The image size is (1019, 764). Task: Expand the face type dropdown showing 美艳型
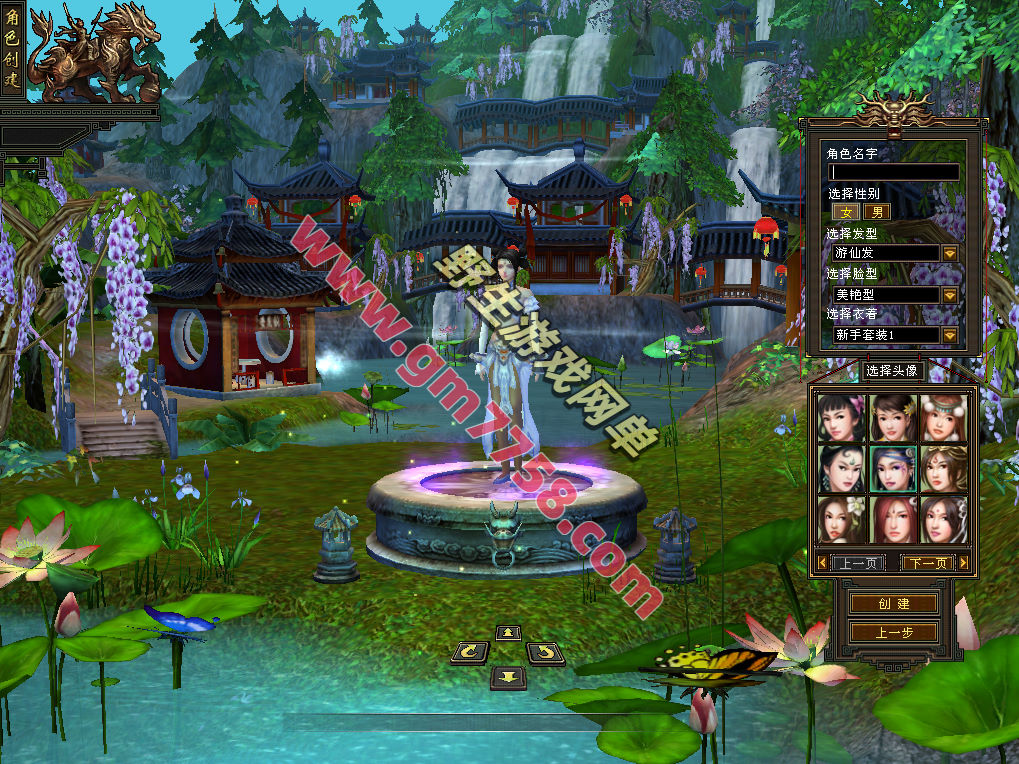point(949,295)
